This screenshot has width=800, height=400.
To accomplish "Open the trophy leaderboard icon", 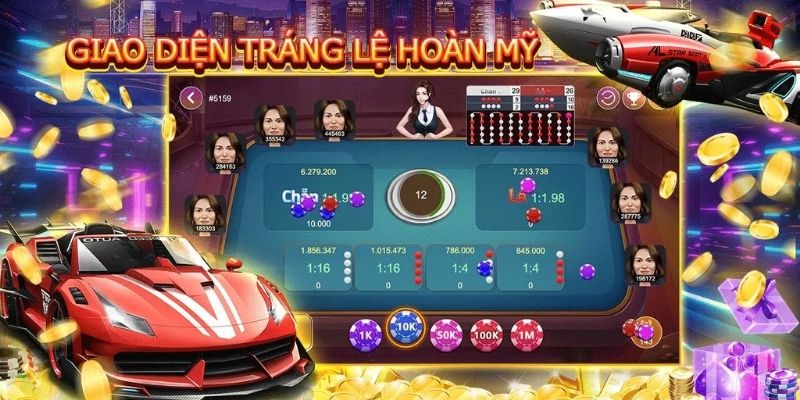I will pos(632,97).
